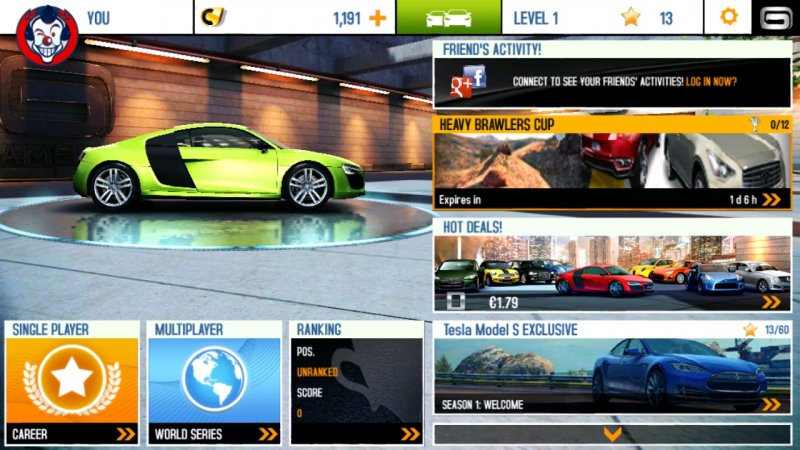The height and width of the screenshot is (450, 800).
Task: Click the Log In Now link
Action: click(711, 82)
